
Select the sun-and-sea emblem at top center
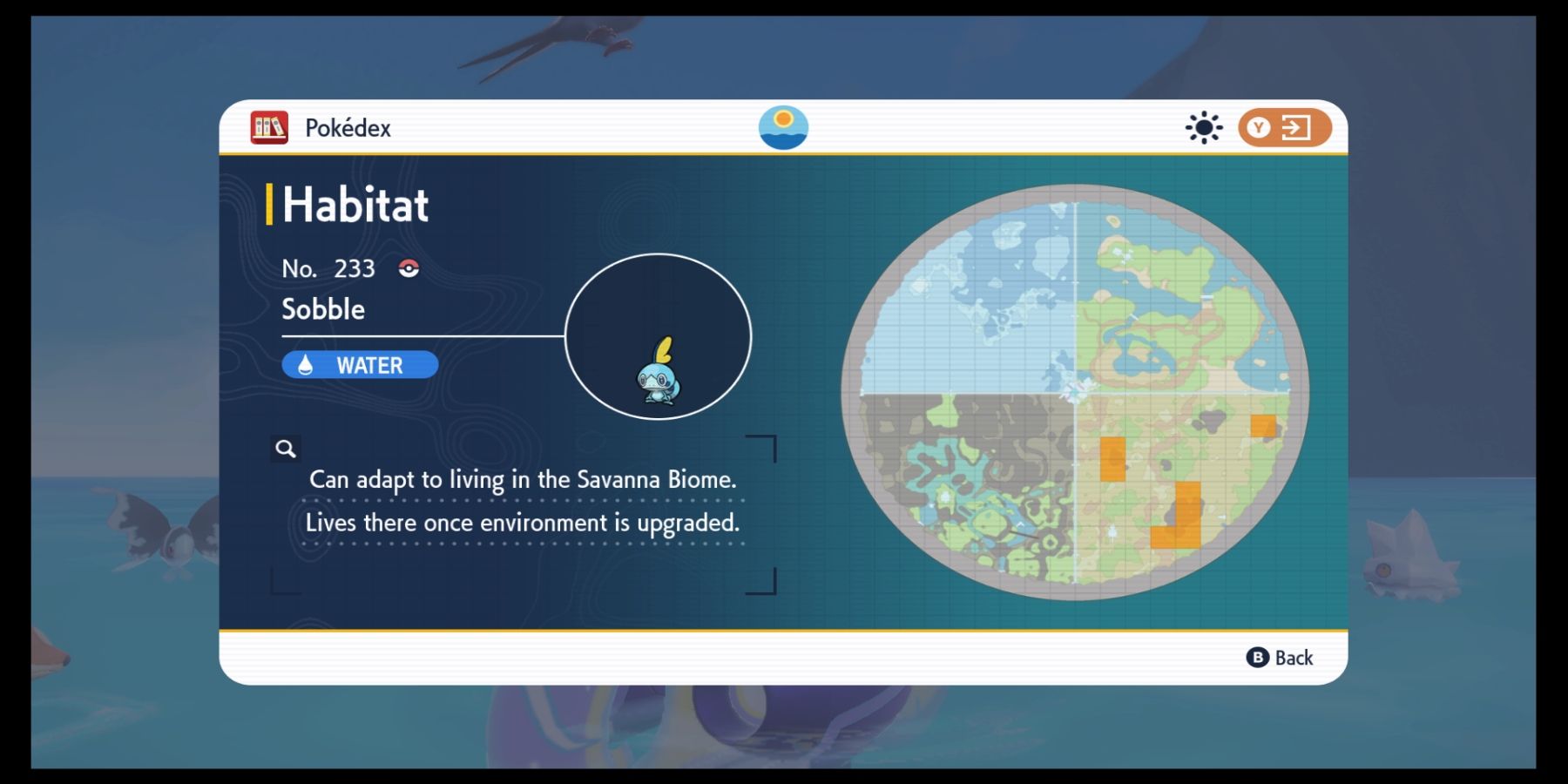782,126
